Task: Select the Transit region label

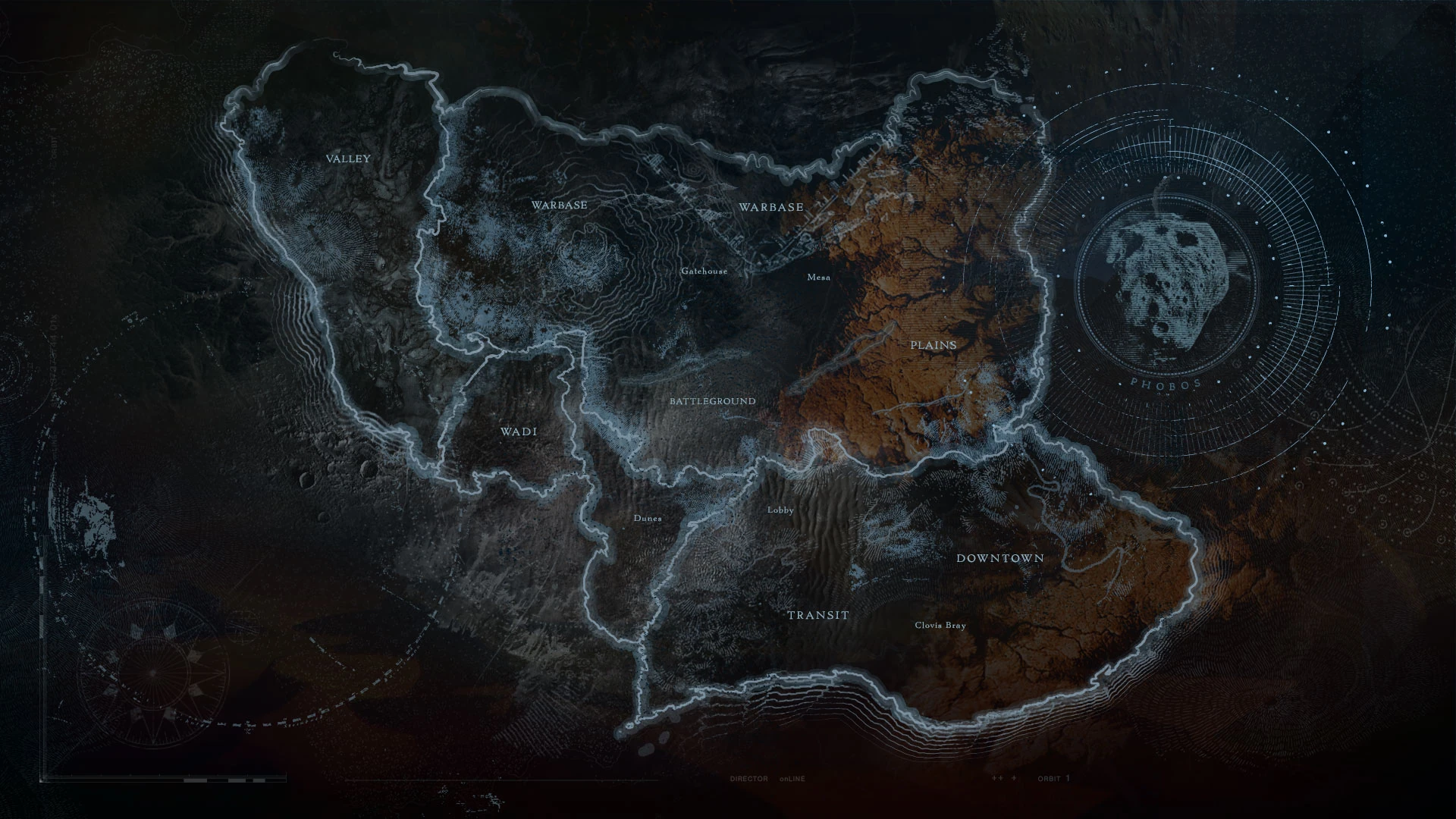Action: tap(820, 616)
